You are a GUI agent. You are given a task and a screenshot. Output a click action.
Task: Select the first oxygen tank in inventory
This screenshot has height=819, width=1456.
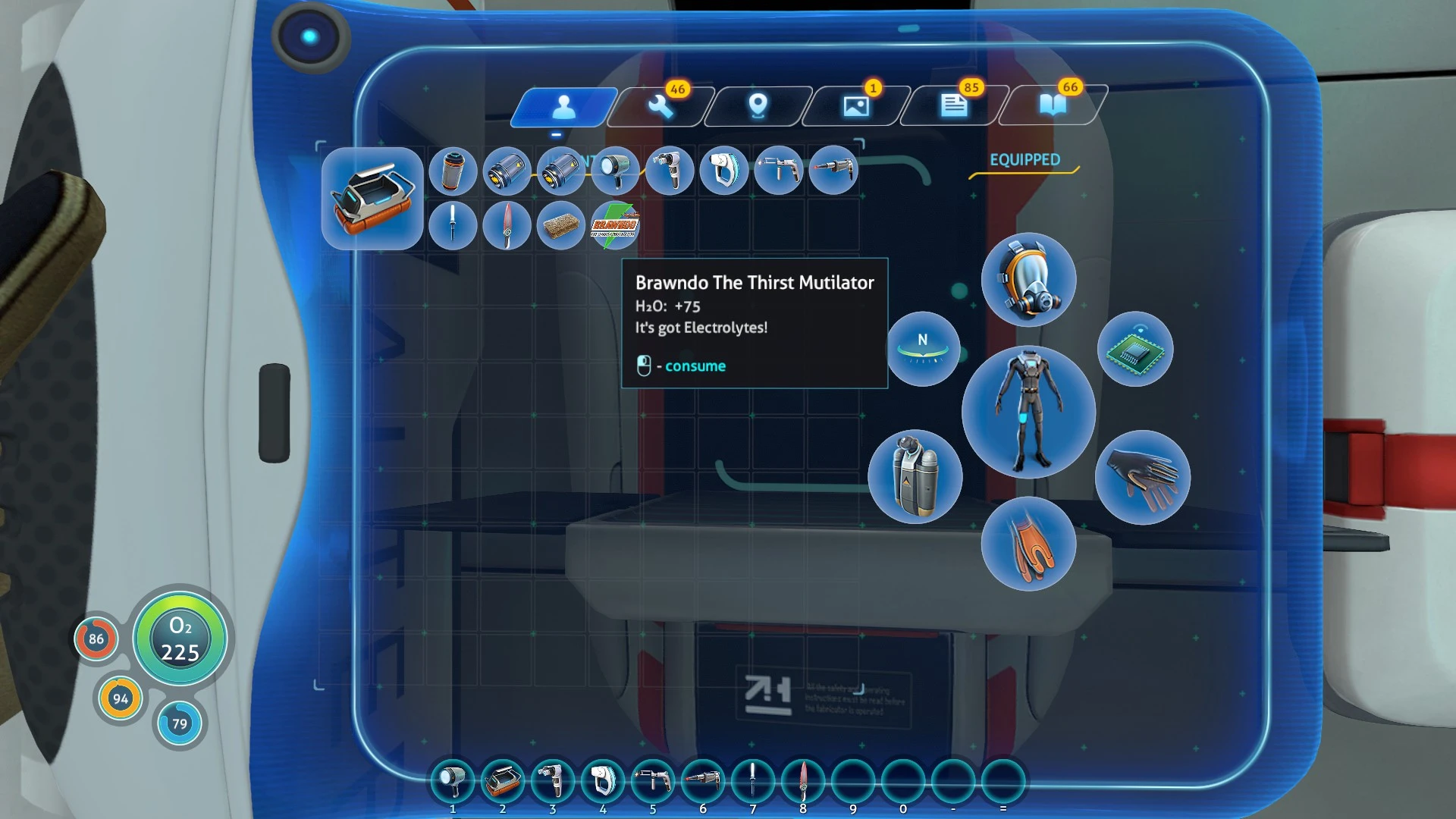pos(507,171)
